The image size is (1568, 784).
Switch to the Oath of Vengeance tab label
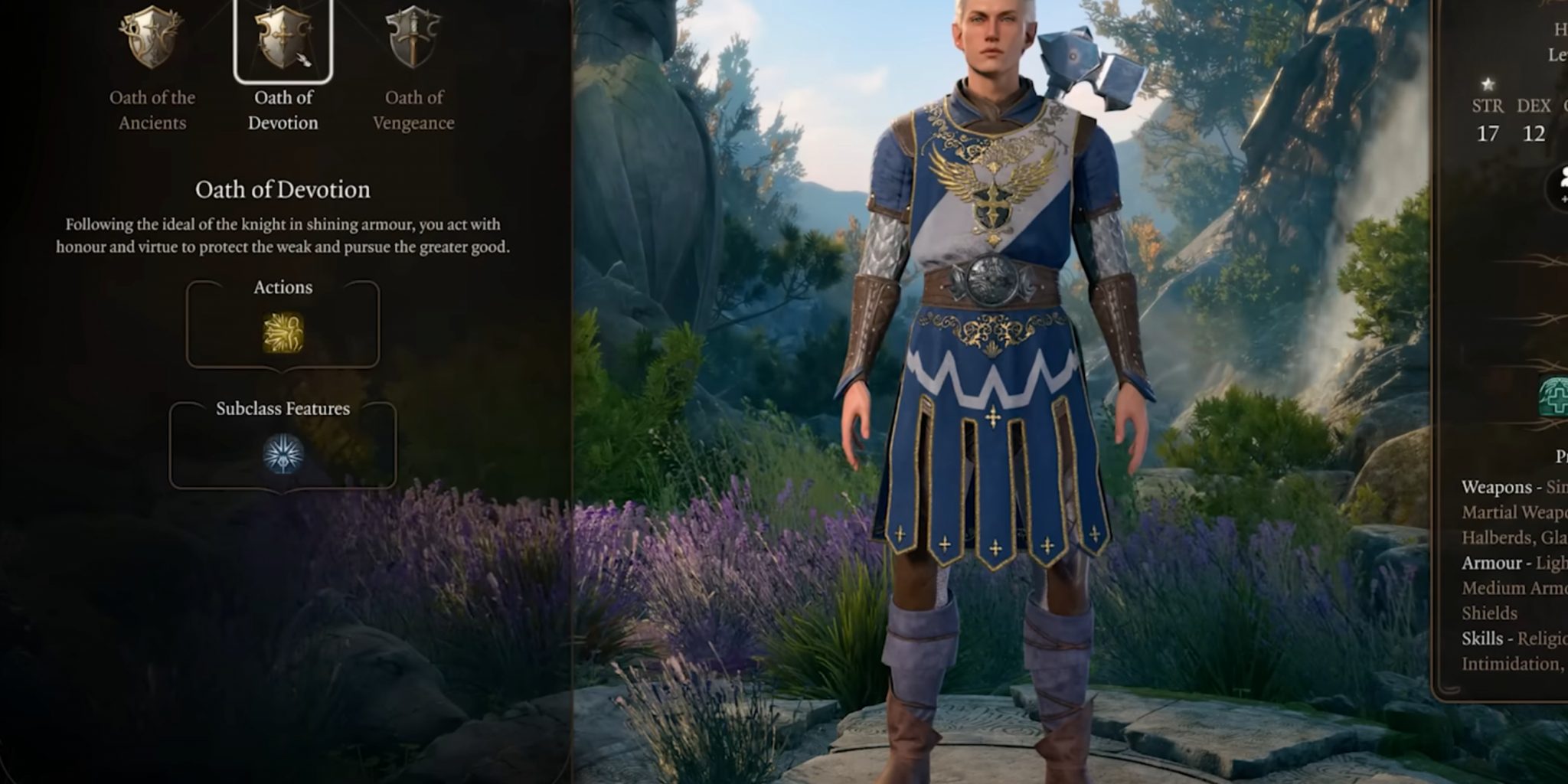(413, 109)
